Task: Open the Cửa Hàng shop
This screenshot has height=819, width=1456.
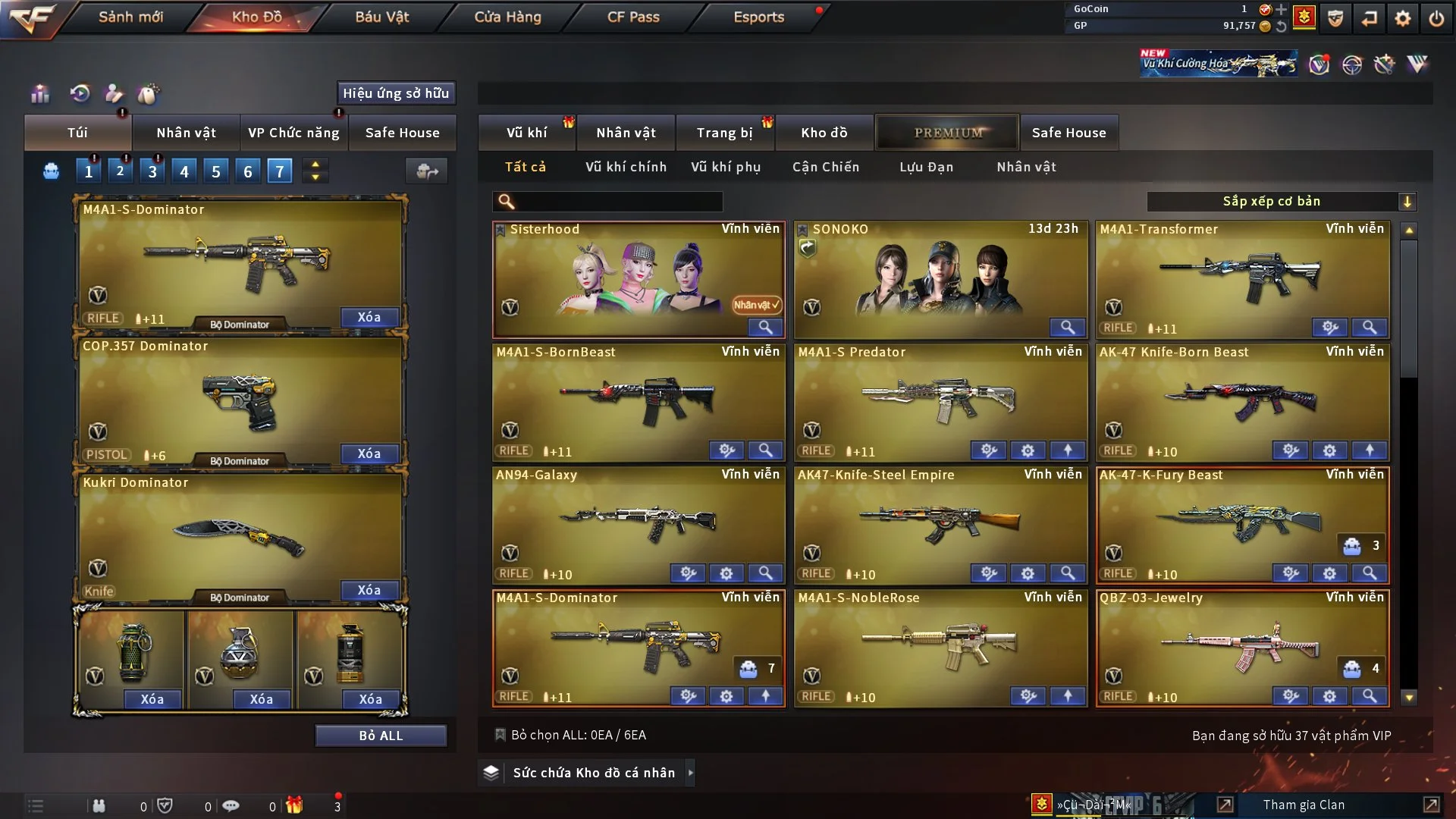Action: tap(507, 17)
